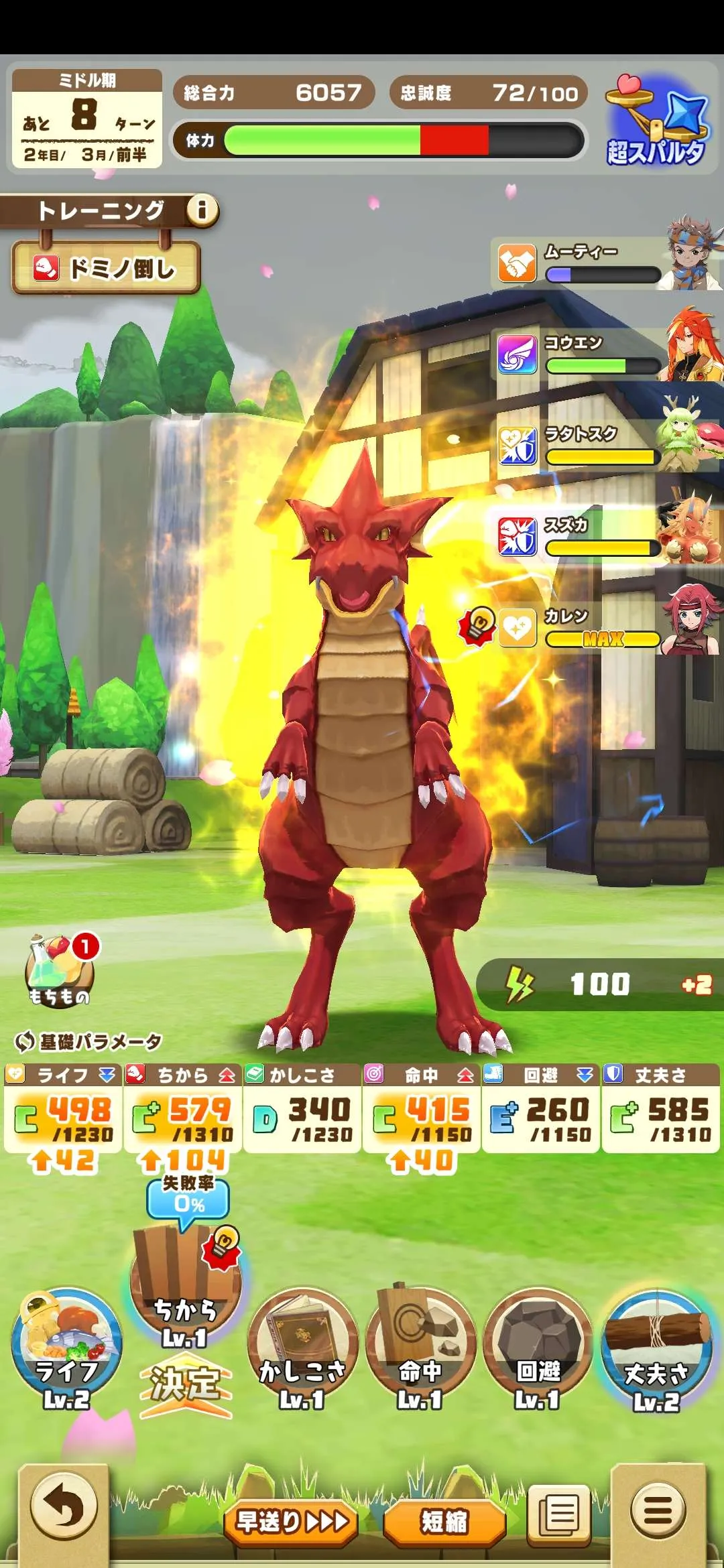
Task: View カレン's support entry
Action: [x=603, y=628]
